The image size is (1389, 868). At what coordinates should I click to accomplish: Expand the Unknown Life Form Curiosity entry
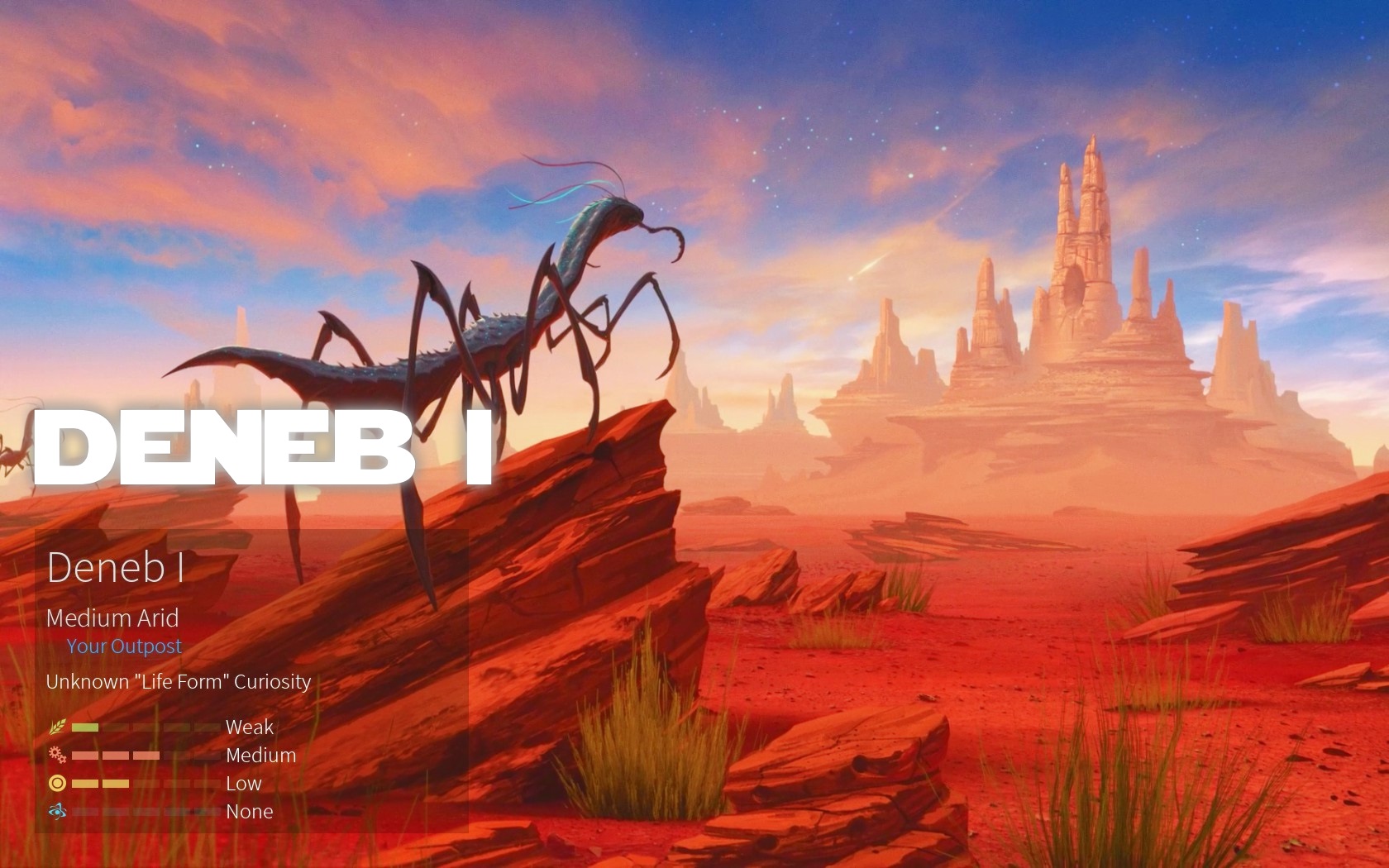(x=178, y=682)
